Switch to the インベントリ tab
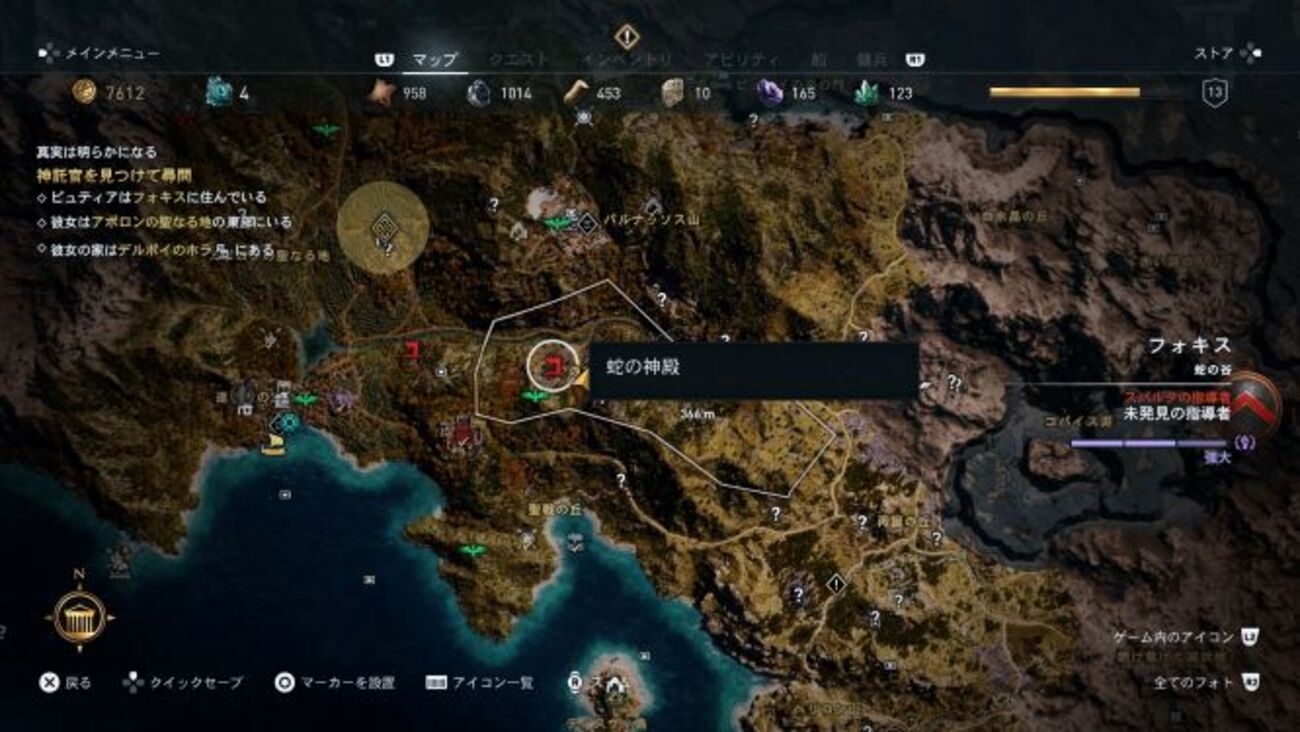Image resolution: width=1300 pixels, height=732 pixels. click(x=626, y=60)
